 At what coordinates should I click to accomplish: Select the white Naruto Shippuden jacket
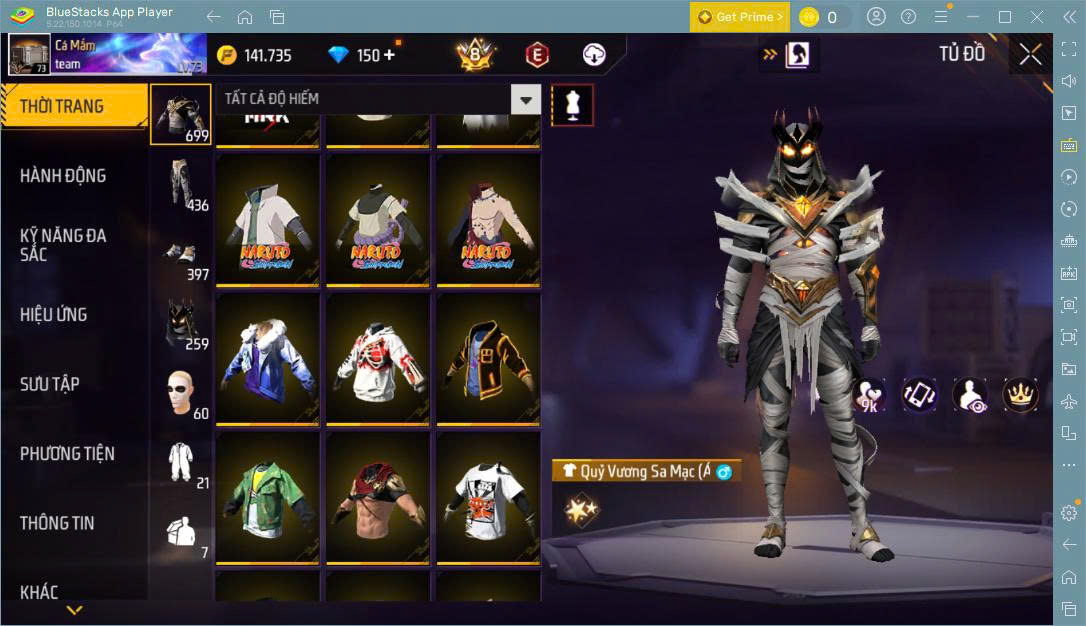tap(267, 220)
